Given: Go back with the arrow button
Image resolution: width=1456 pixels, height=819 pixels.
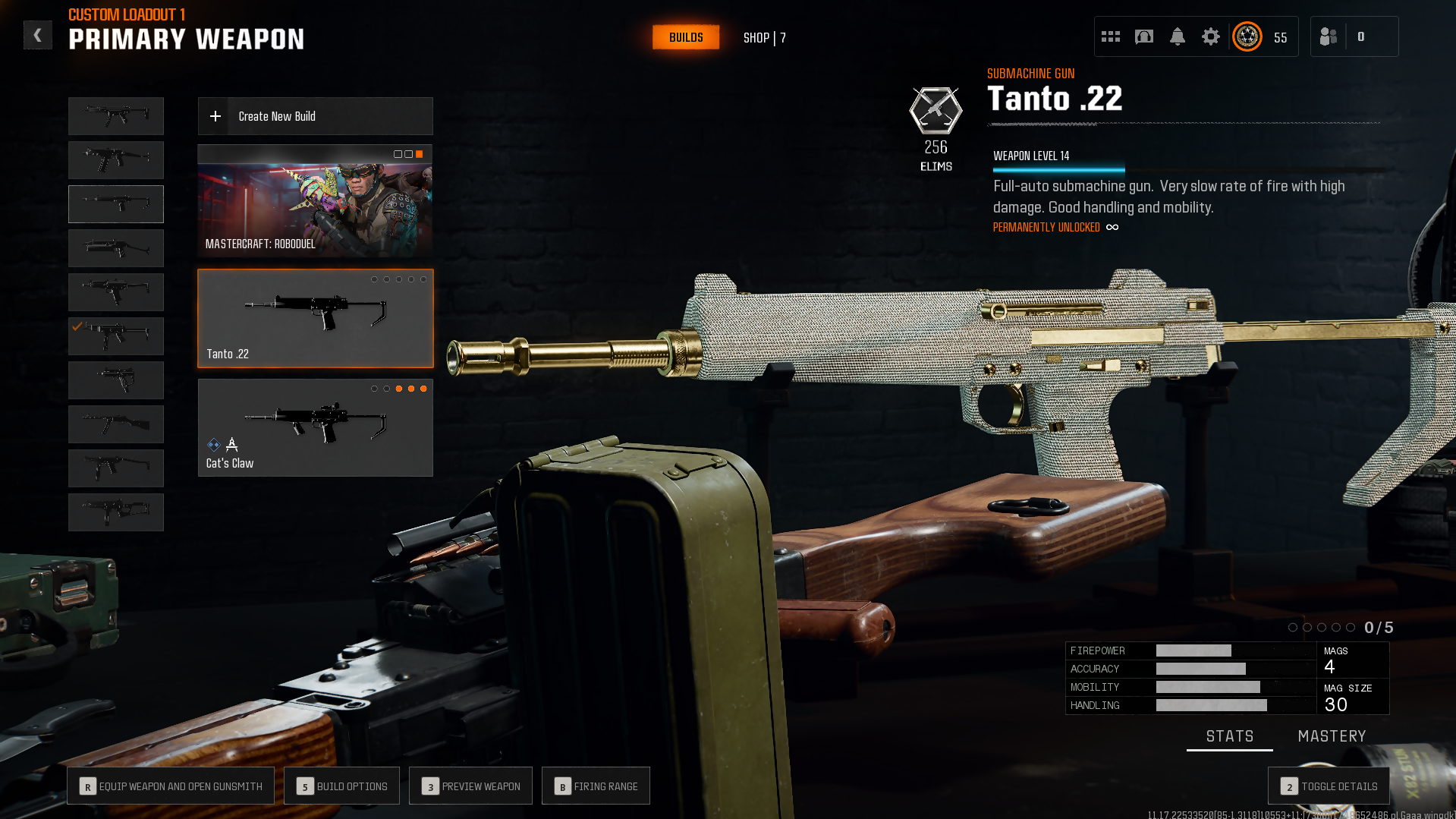Looking at the screenshot, I should click(37, 35).
